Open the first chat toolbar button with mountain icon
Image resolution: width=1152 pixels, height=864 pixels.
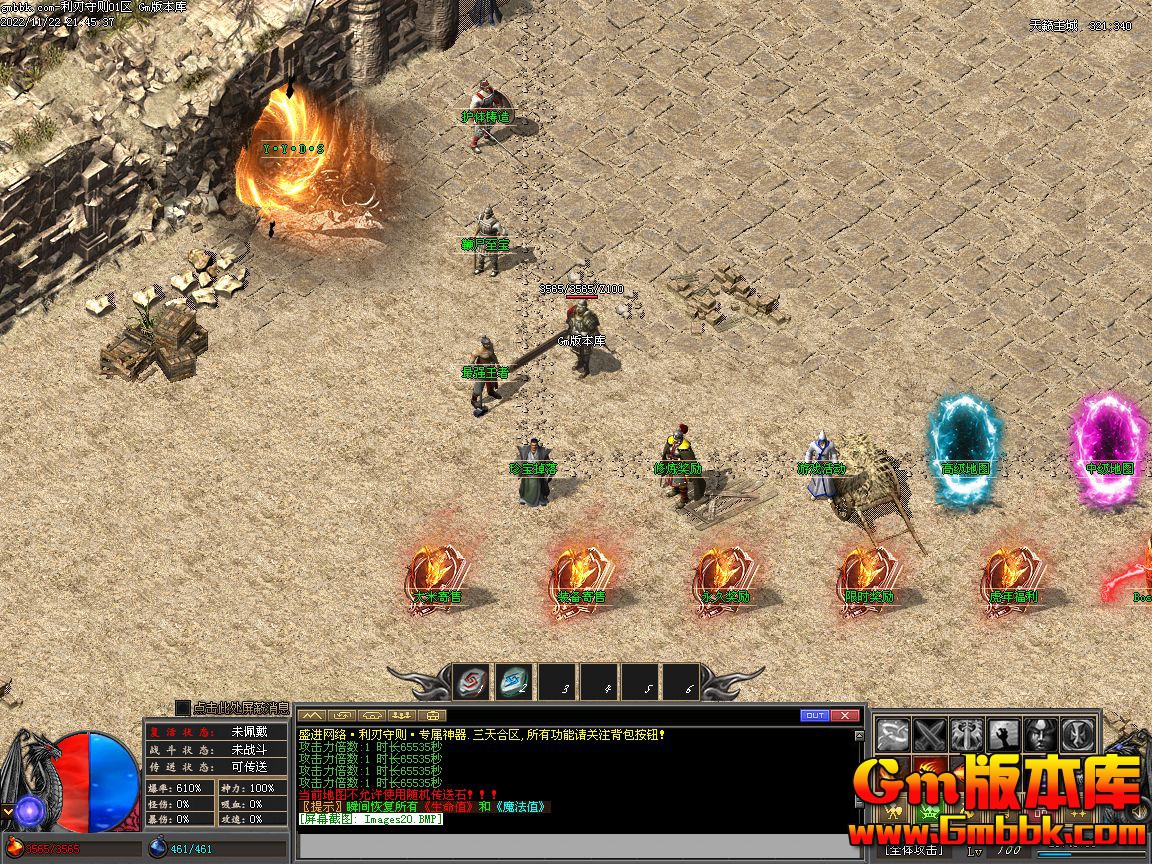[313, 715]
